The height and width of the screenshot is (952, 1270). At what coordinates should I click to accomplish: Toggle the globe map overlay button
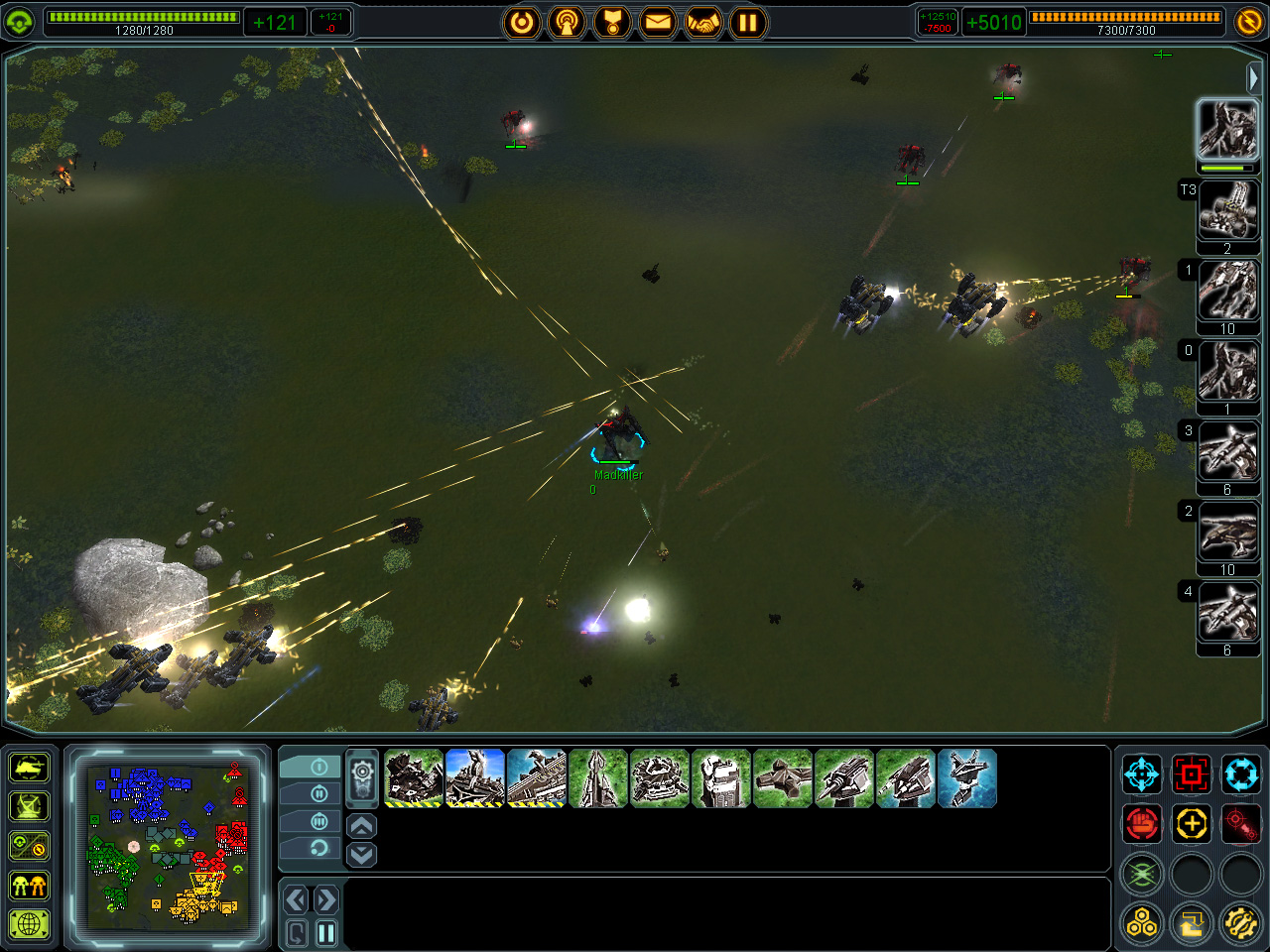[30, 925]
